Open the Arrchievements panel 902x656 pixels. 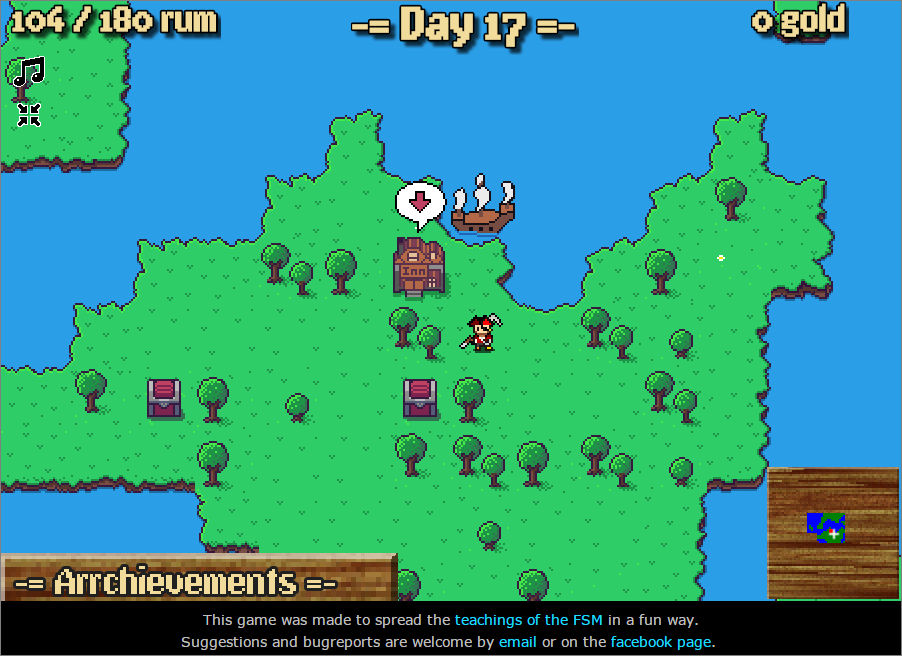click(196, 580)
